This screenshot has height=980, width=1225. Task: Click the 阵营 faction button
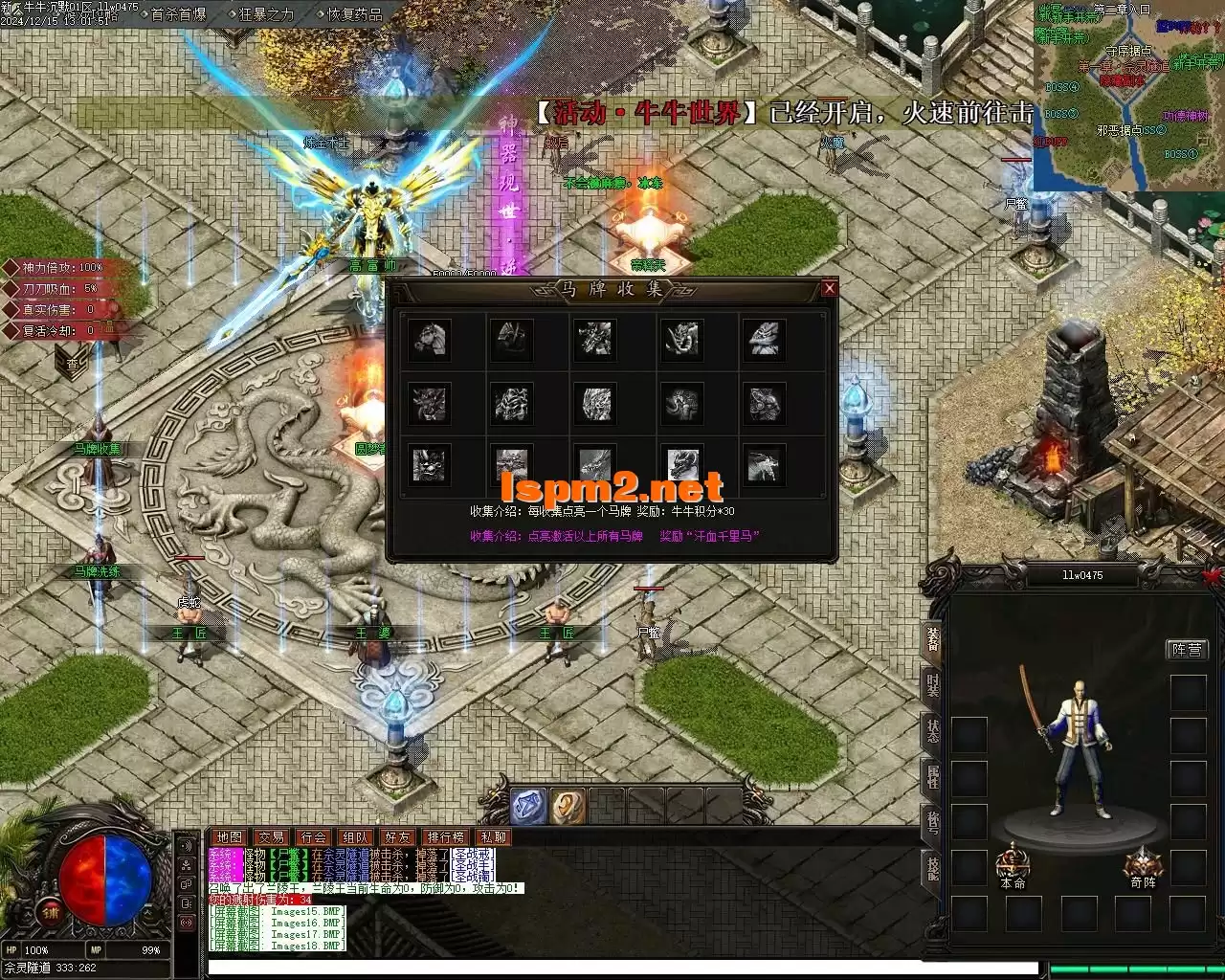(1188, 650)
